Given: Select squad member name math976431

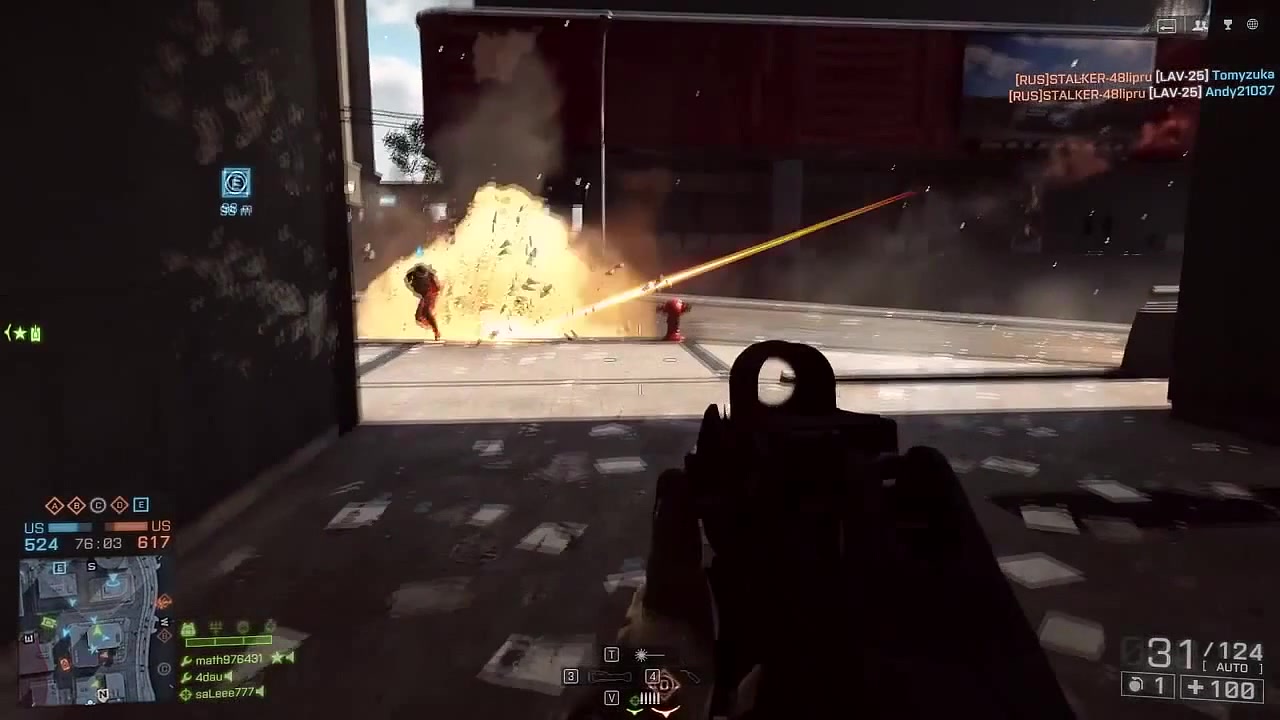Looking at the screenshot, I should click(226, 659).
